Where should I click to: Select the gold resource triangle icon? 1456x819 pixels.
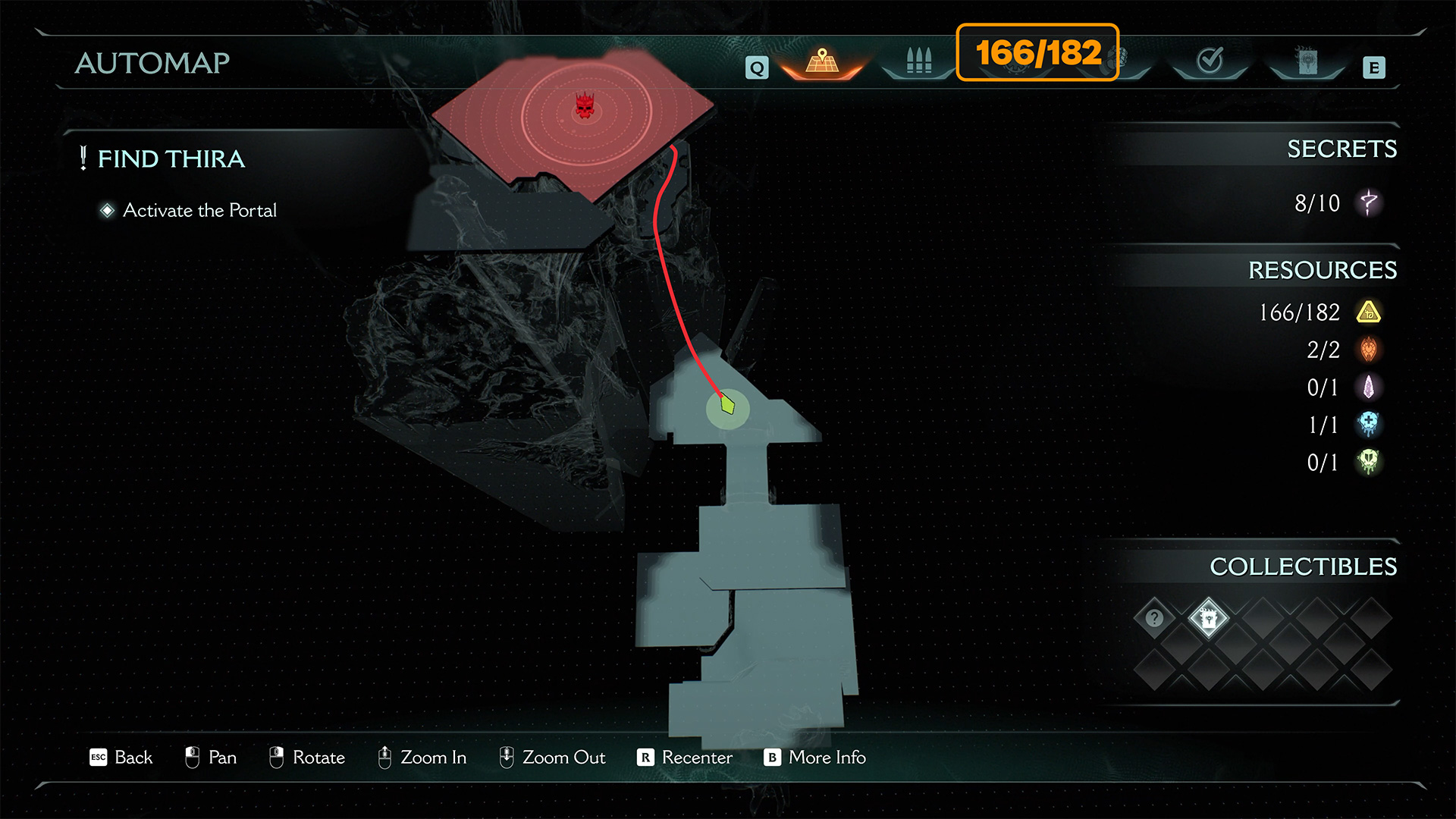[1369, 312]
